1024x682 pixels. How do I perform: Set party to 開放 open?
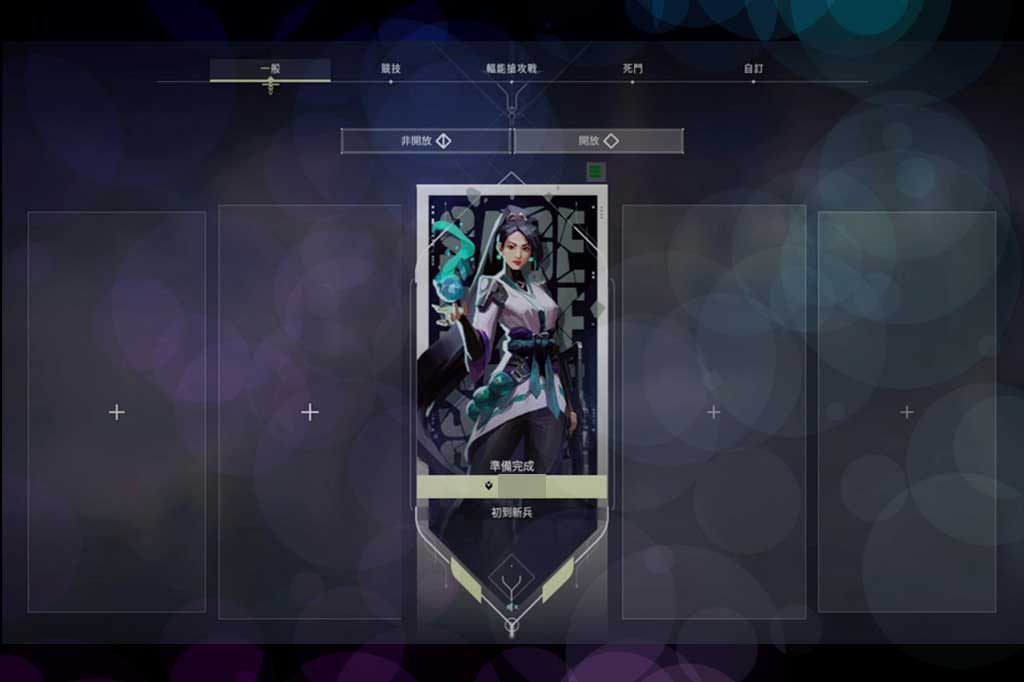pos(598,141)
